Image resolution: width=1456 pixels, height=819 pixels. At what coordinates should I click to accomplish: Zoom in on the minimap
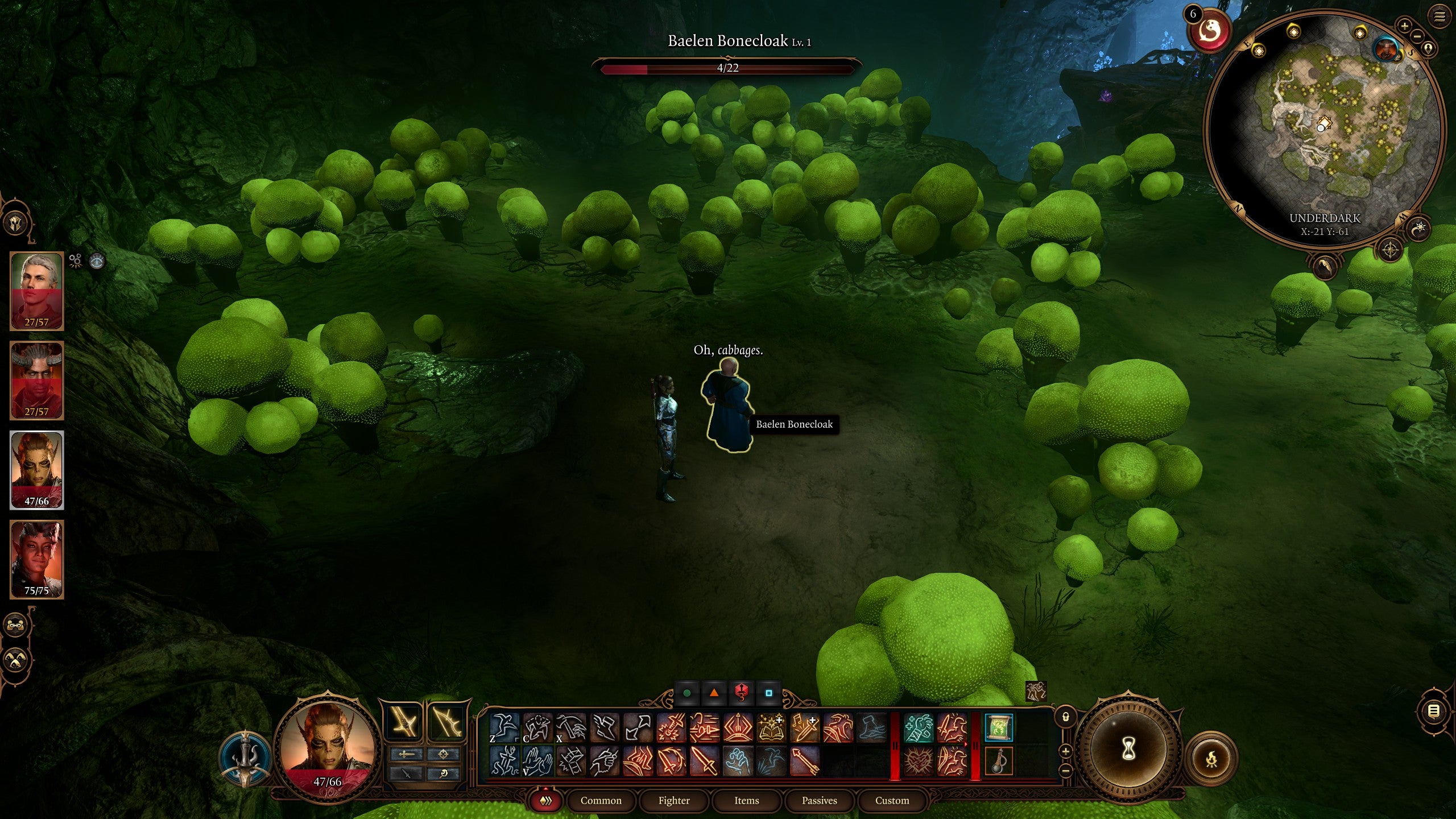pos(1404,26)
